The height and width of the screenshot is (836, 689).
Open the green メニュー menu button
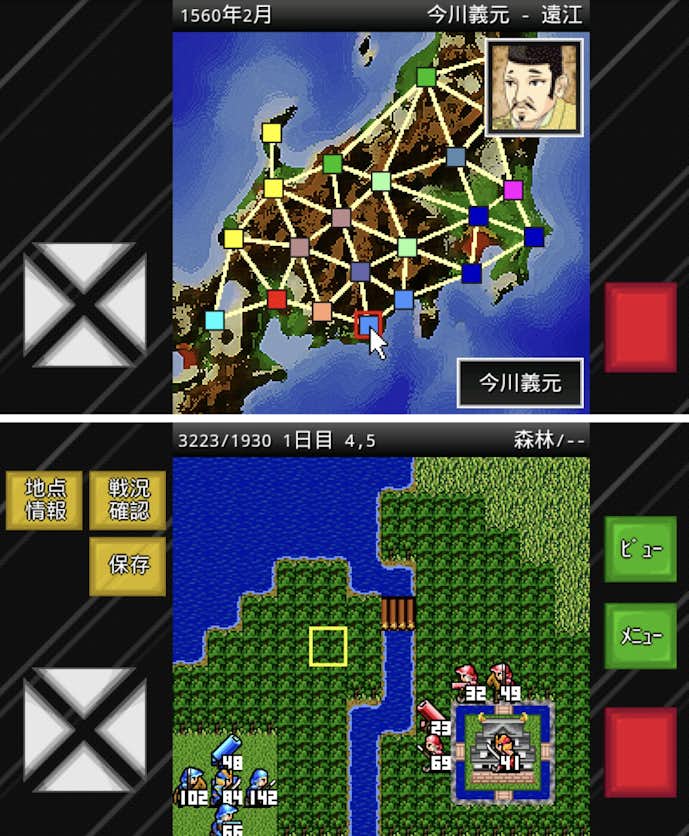[640, 636]
